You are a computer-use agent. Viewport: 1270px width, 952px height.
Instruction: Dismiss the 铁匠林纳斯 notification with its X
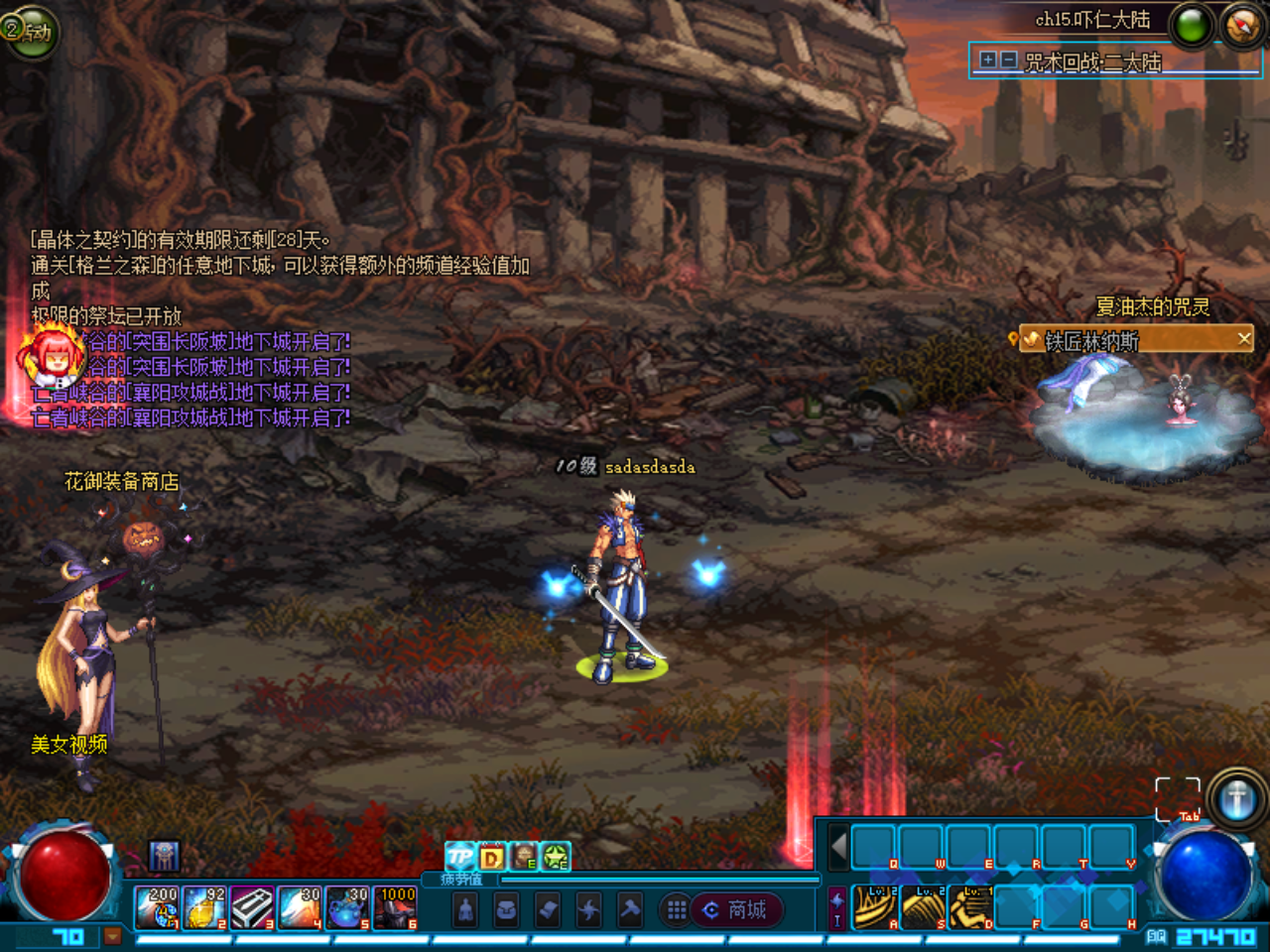coord(1243,338)
